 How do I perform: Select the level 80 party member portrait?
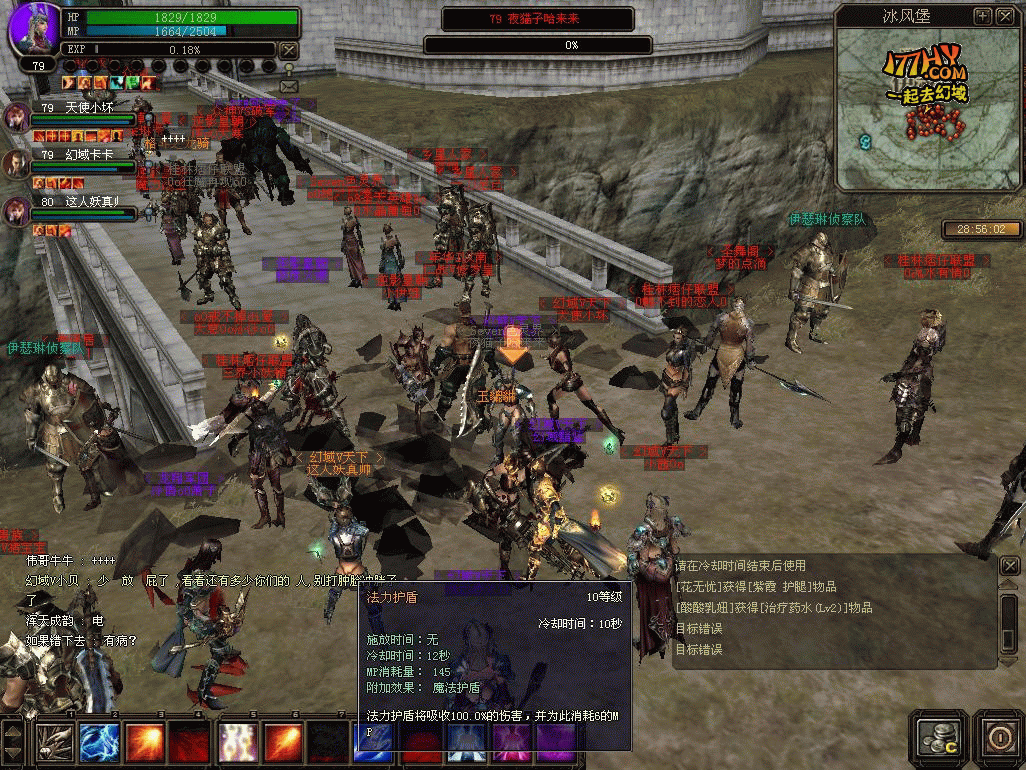click(x=17, y=210)
